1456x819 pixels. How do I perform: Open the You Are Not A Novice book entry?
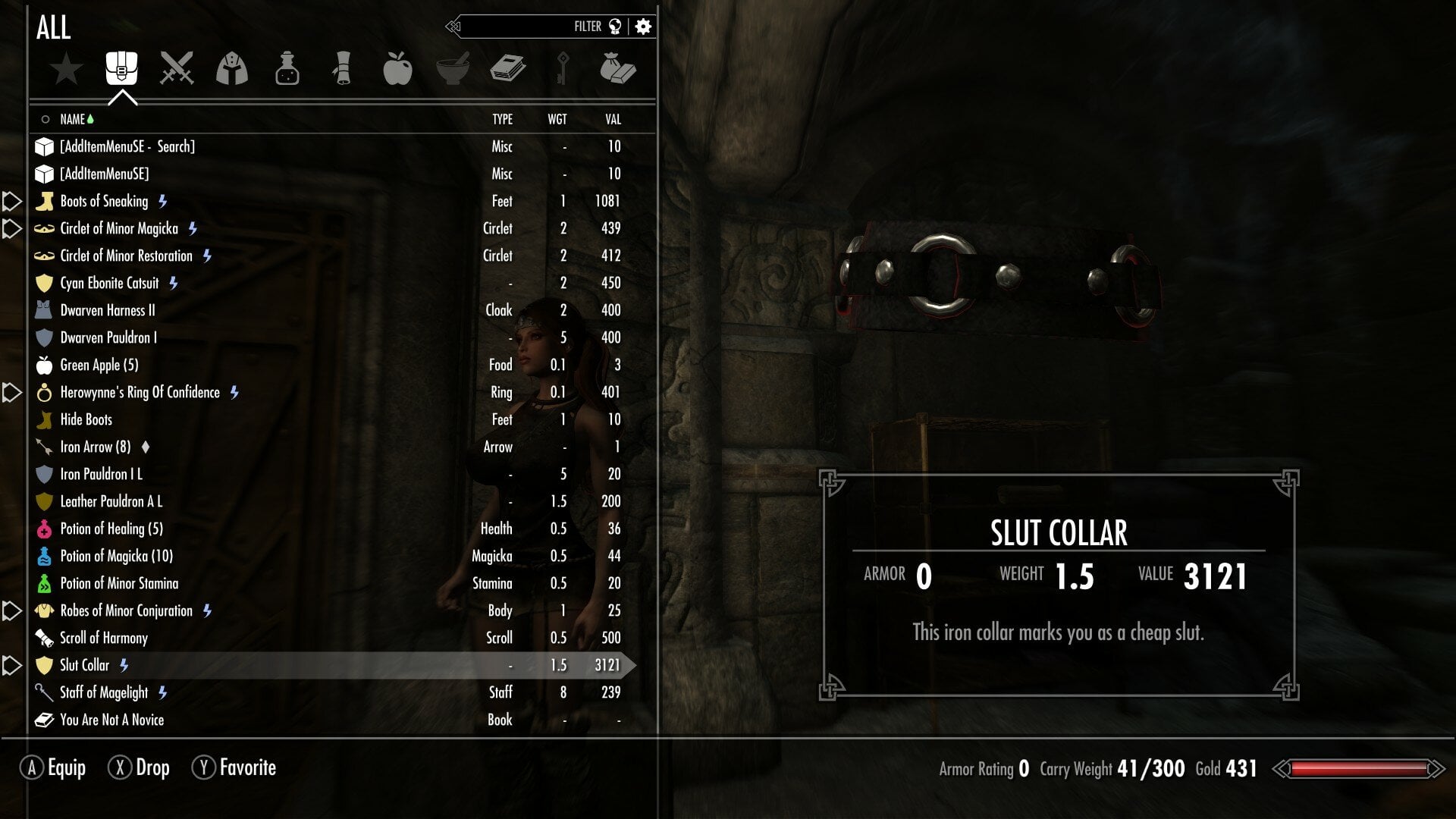point(111,720)
